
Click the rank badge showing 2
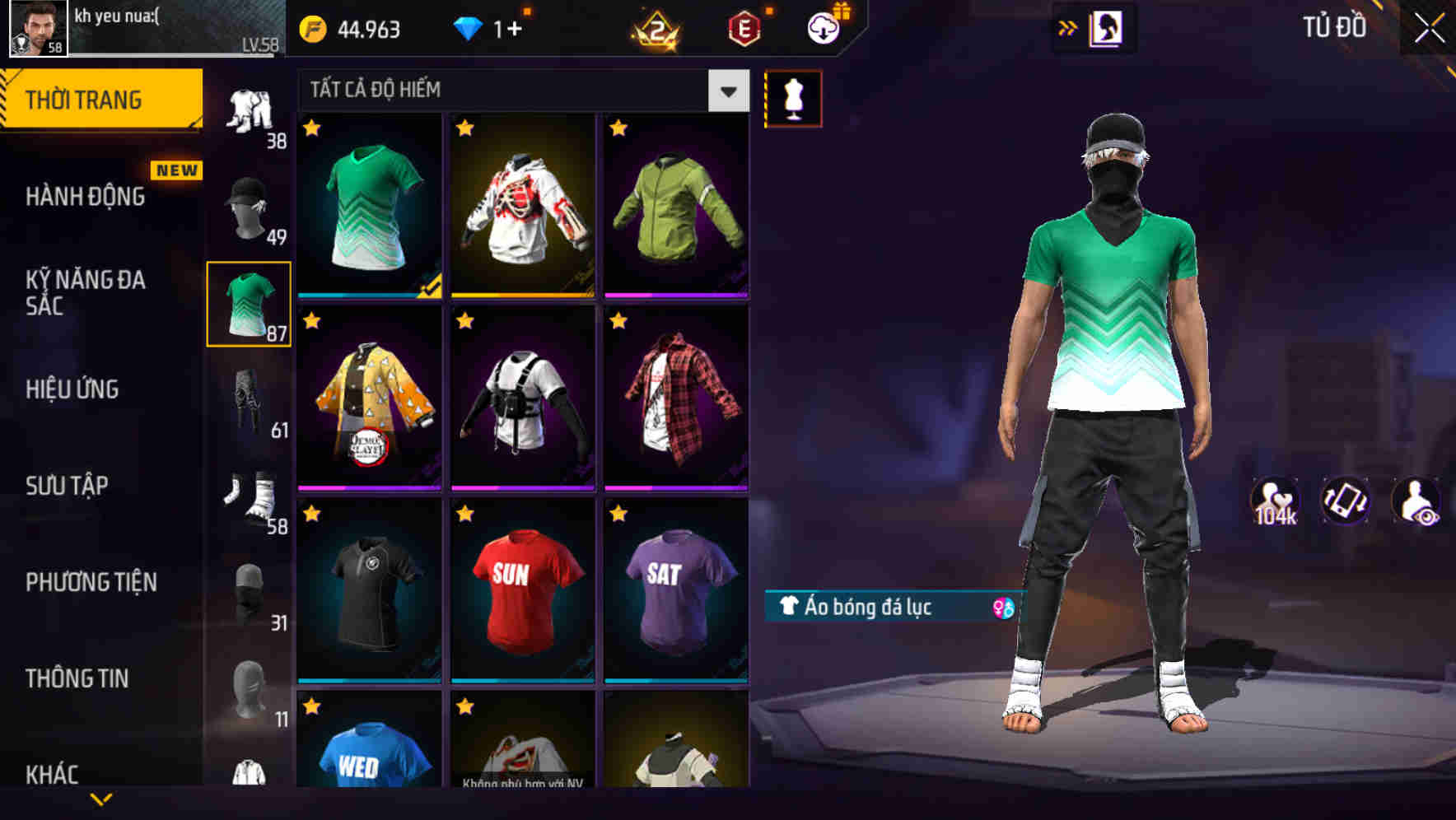click(x=653, y=27)
